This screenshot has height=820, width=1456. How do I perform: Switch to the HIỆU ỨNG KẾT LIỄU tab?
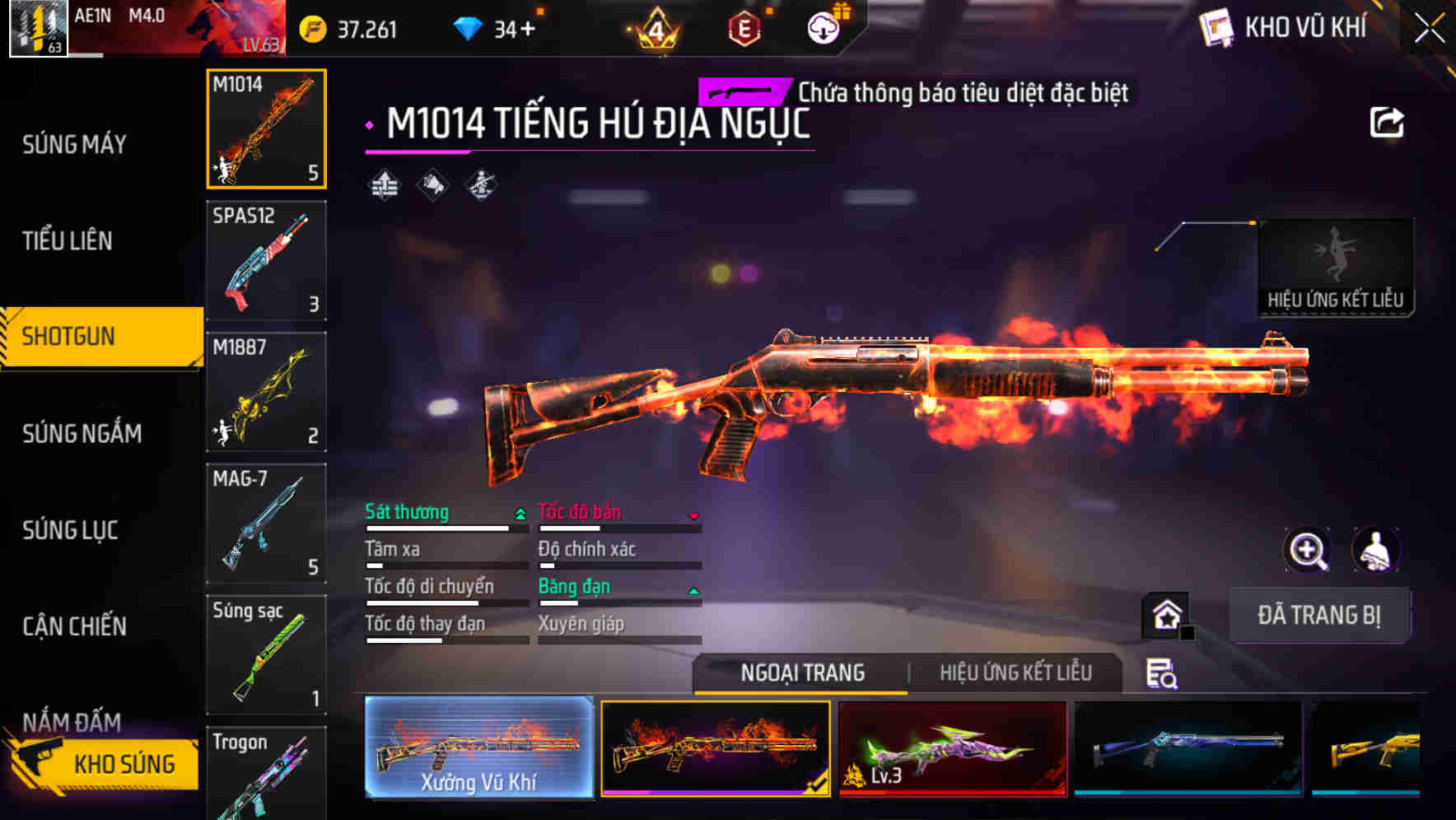[1017, 673]
